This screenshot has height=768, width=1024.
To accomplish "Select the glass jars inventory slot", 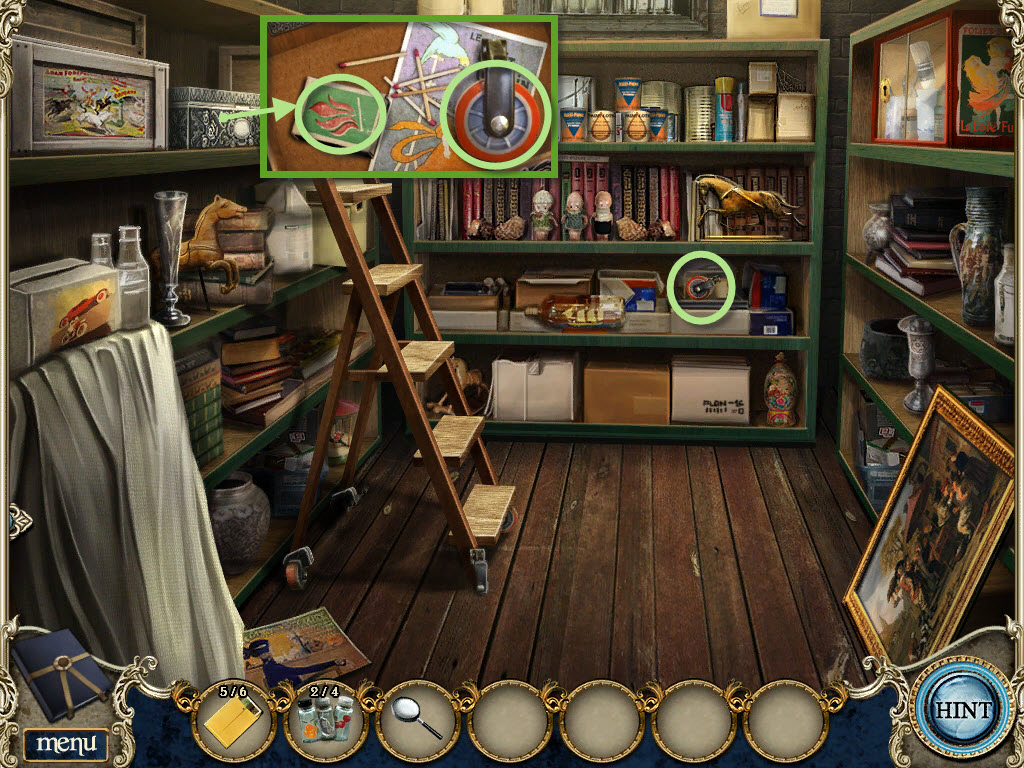I will (x=324, y=722).
